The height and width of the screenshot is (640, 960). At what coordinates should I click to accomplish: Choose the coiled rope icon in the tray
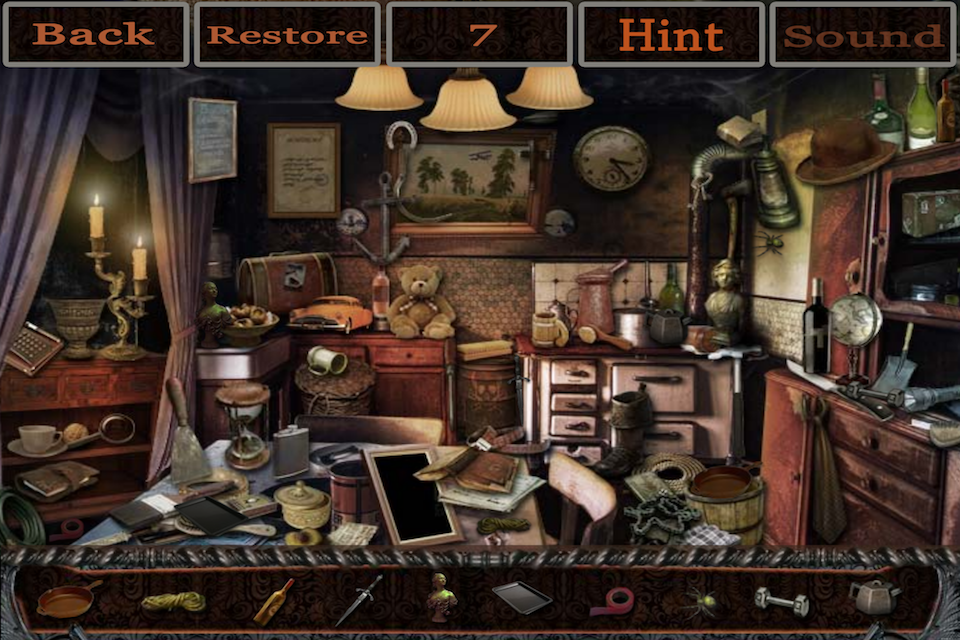tap(173, 601)
